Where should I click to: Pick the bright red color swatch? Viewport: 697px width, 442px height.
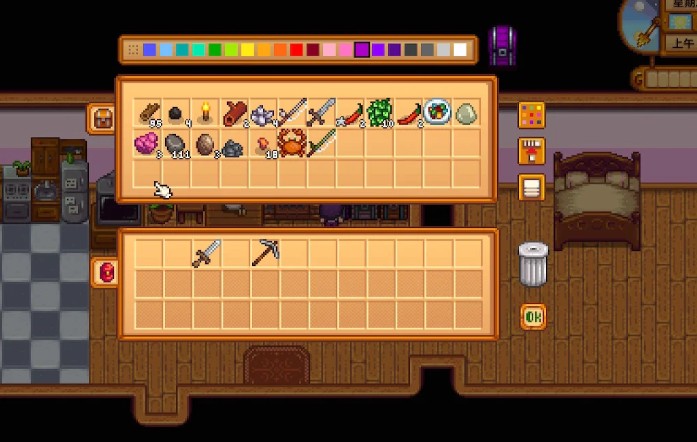298,49
